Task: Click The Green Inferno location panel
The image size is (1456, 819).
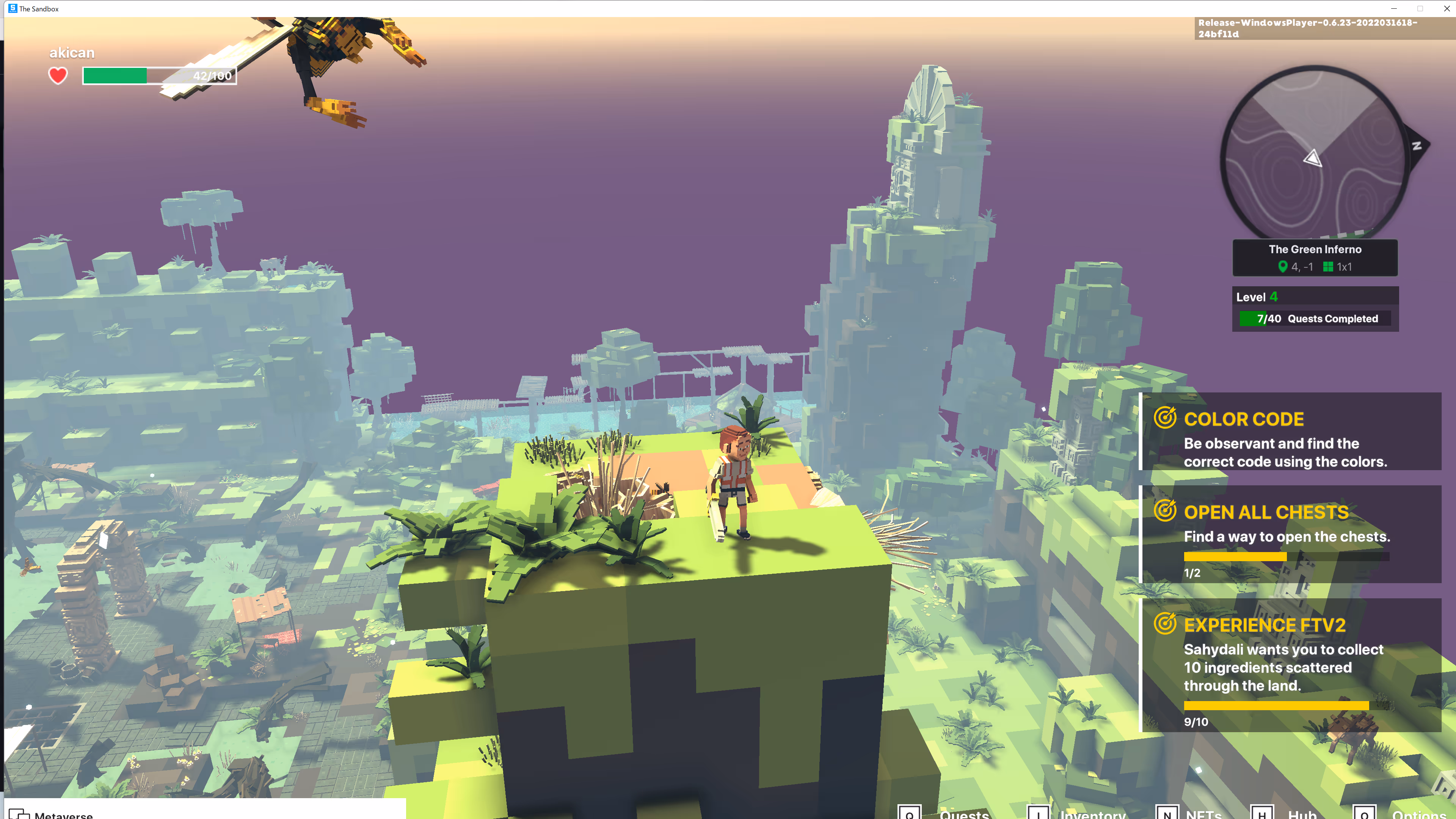Action: pos(1315,258)
